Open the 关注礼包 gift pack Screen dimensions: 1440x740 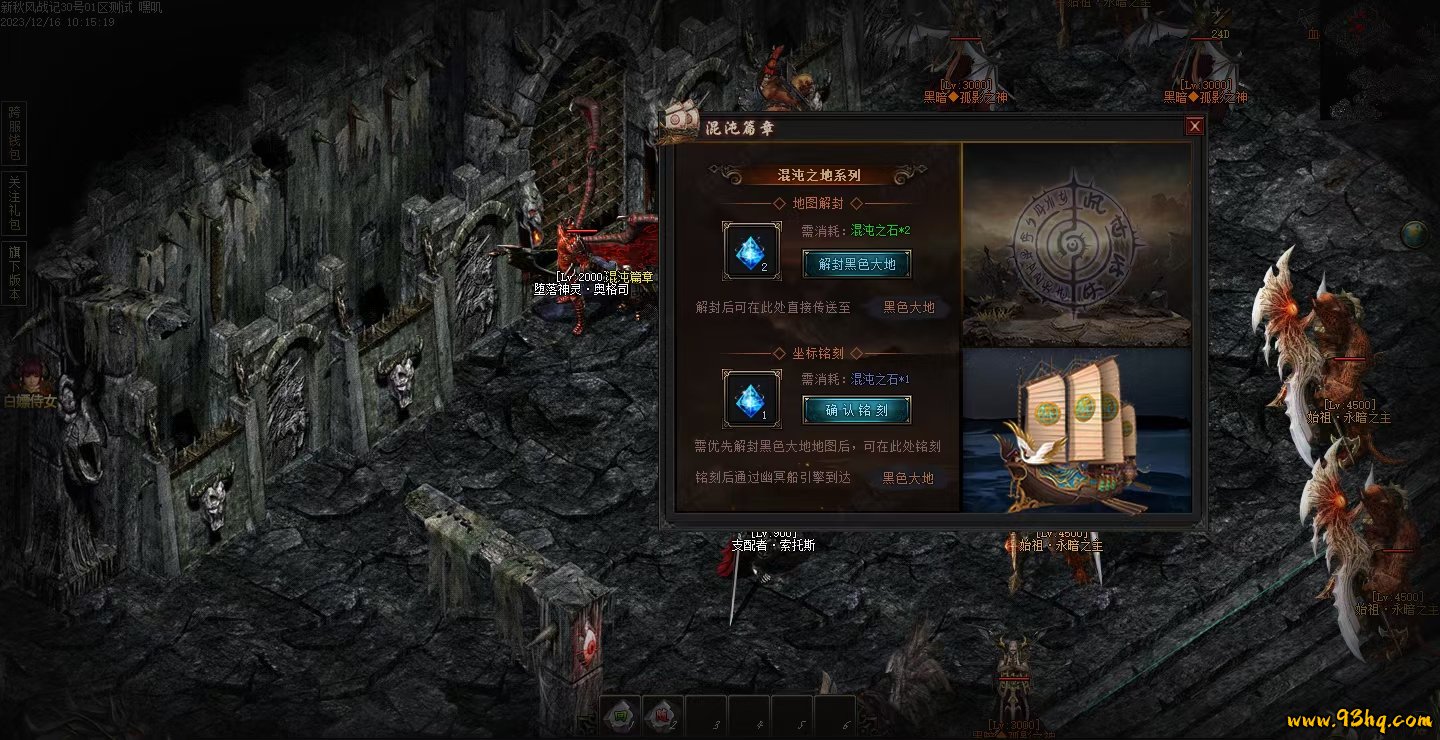pyautogui.click(x=14, y=204)
